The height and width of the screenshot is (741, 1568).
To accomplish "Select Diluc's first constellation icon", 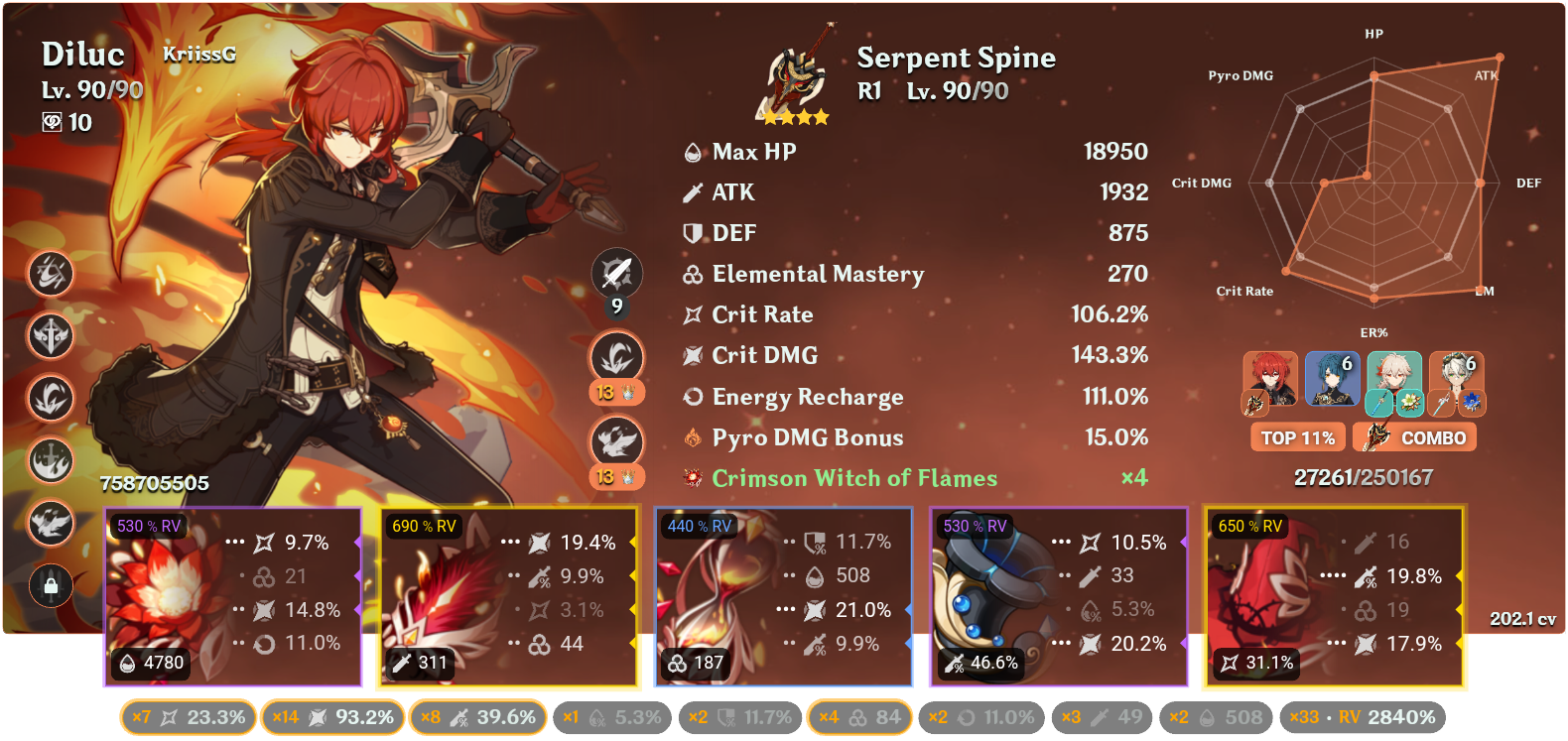I will pos(50,275).
